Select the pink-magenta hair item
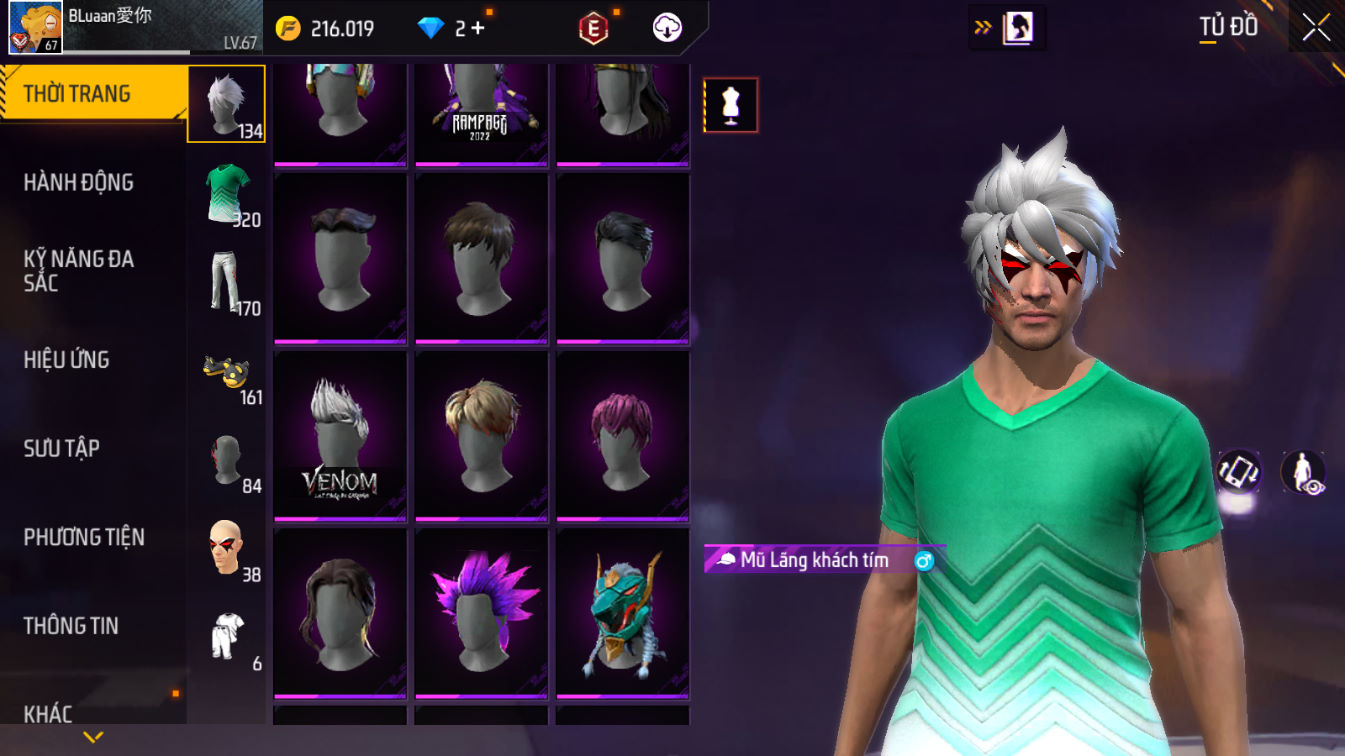The image size is (1345, 756). (623, 436)
